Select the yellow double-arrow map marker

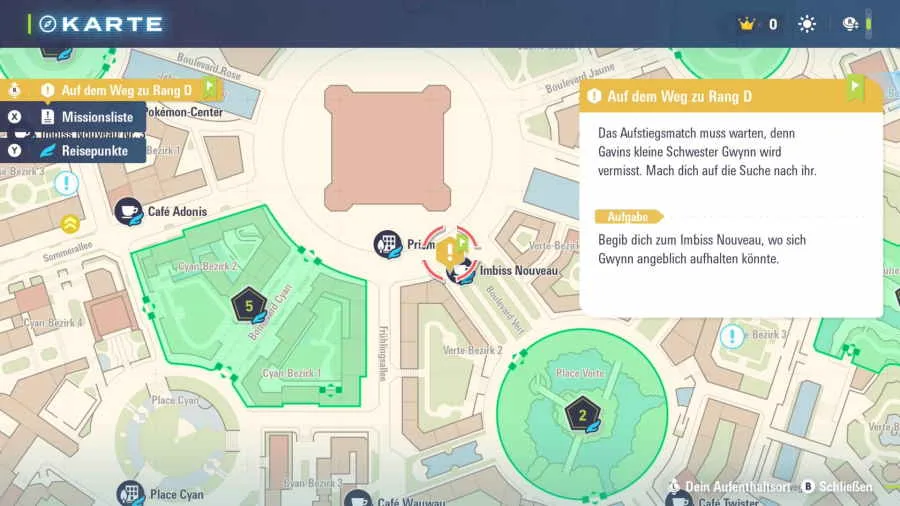71,222
